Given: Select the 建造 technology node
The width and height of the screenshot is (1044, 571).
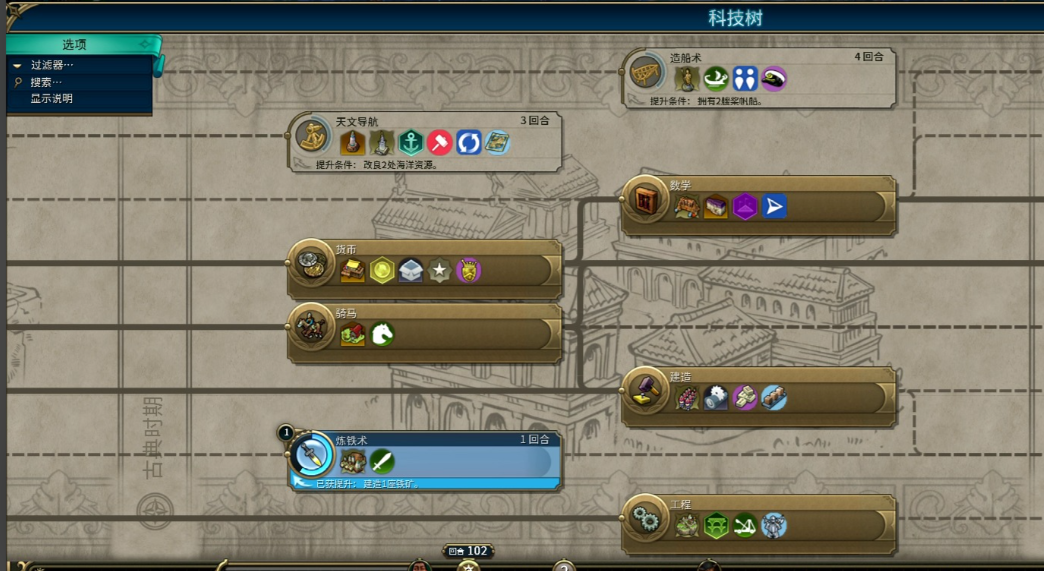Looking at the screenshot, I should pyautogui.click(x=645, y=391).
